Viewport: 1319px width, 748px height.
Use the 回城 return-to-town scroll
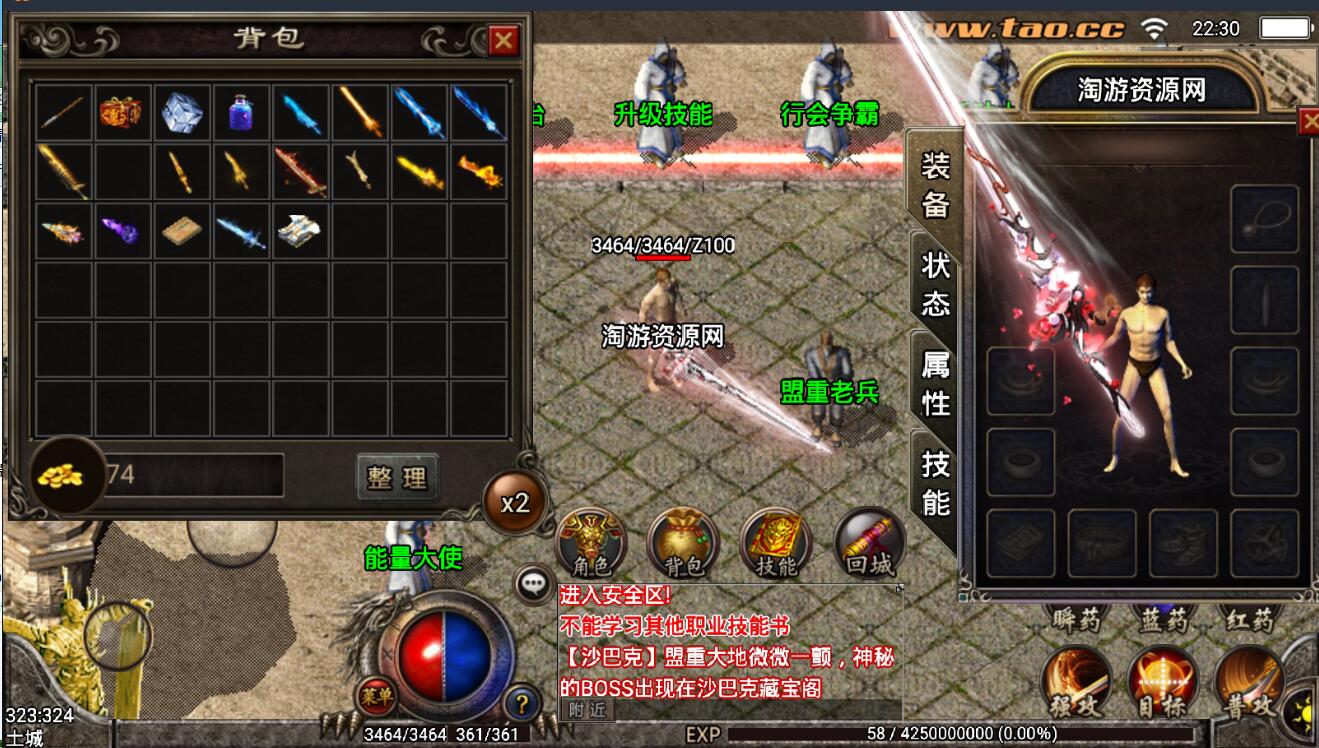pyautogui.click(x=869, y=546)
